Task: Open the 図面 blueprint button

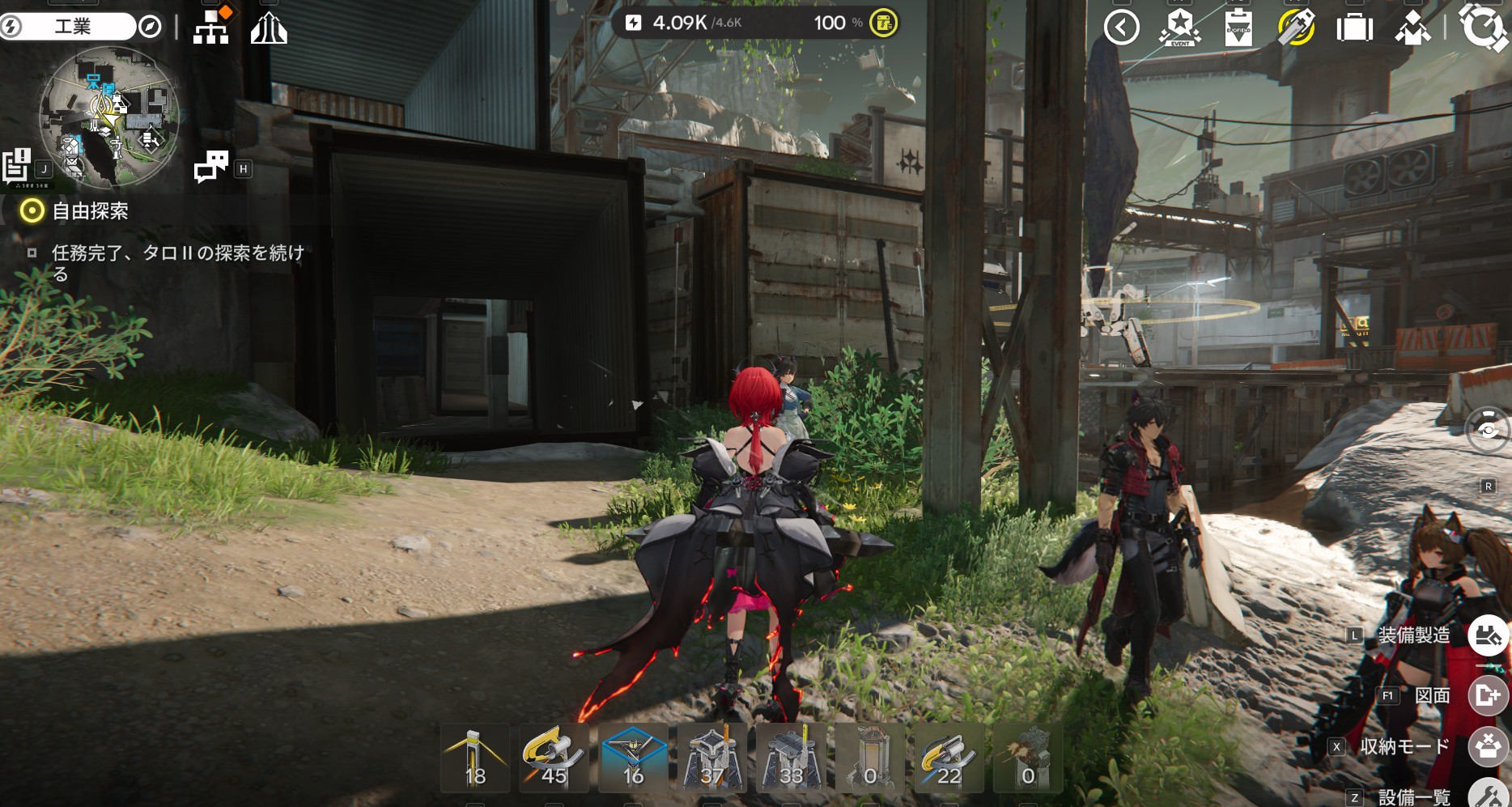Action: tap(1488, 695)
